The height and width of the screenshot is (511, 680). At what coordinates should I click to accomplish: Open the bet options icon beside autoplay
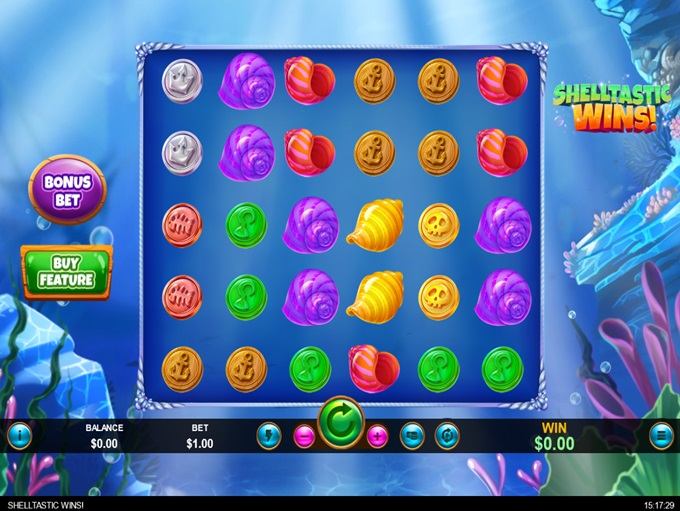(x=412, y=436)
